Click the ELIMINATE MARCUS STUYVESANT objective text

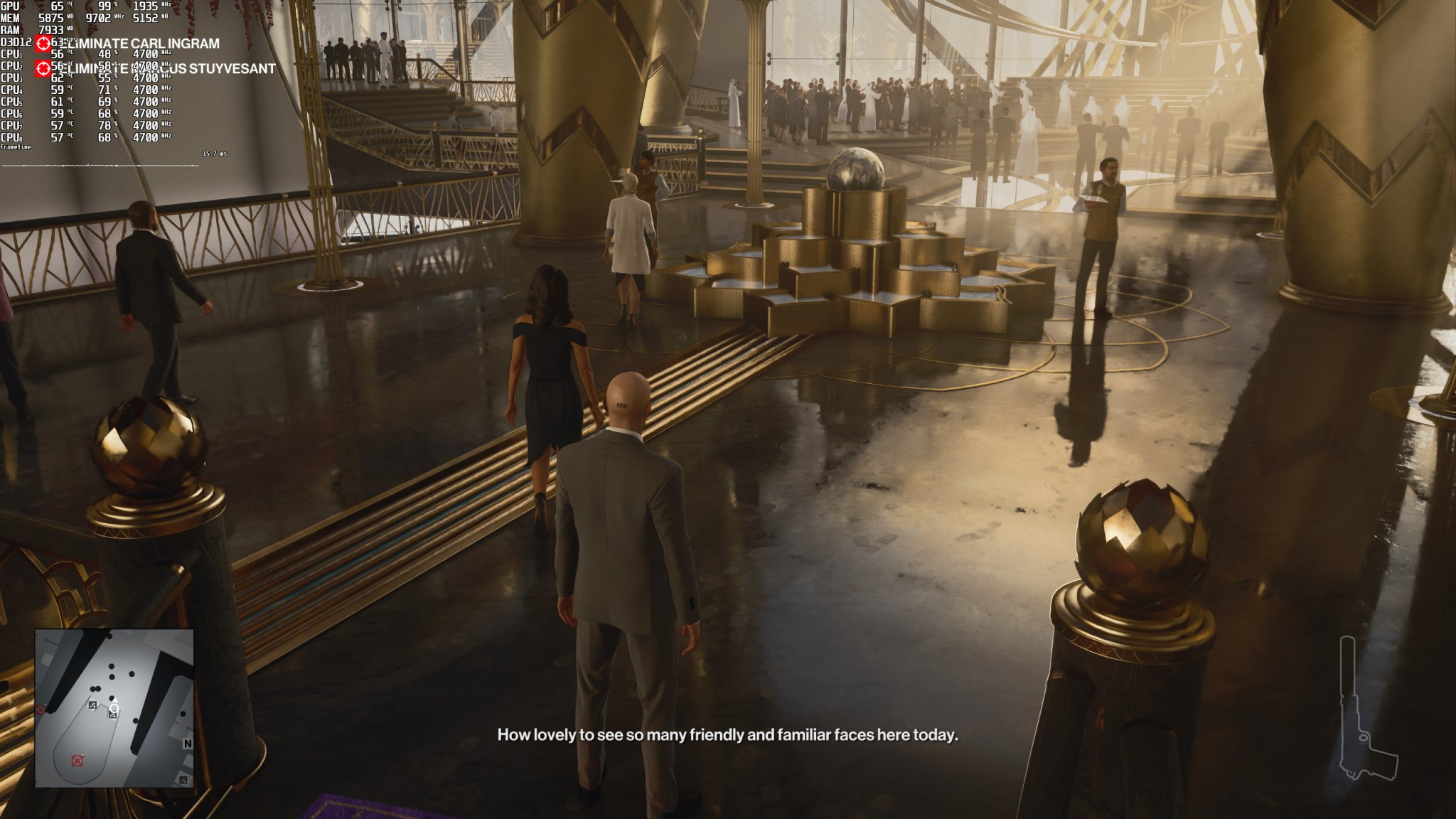click(173, 70)
